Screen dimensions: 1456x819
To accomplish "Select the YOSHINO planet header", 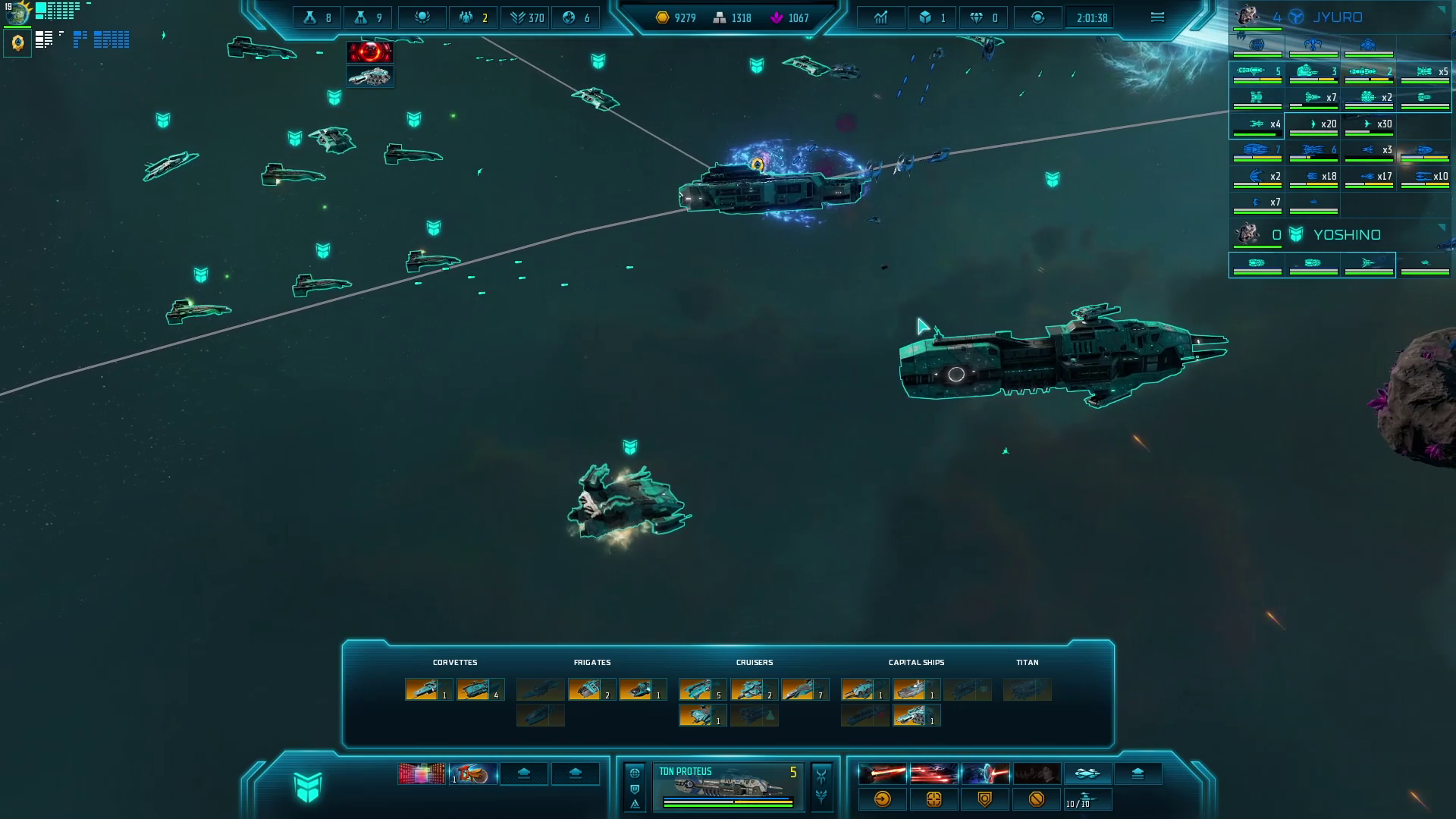I will tap(1345, 235).
